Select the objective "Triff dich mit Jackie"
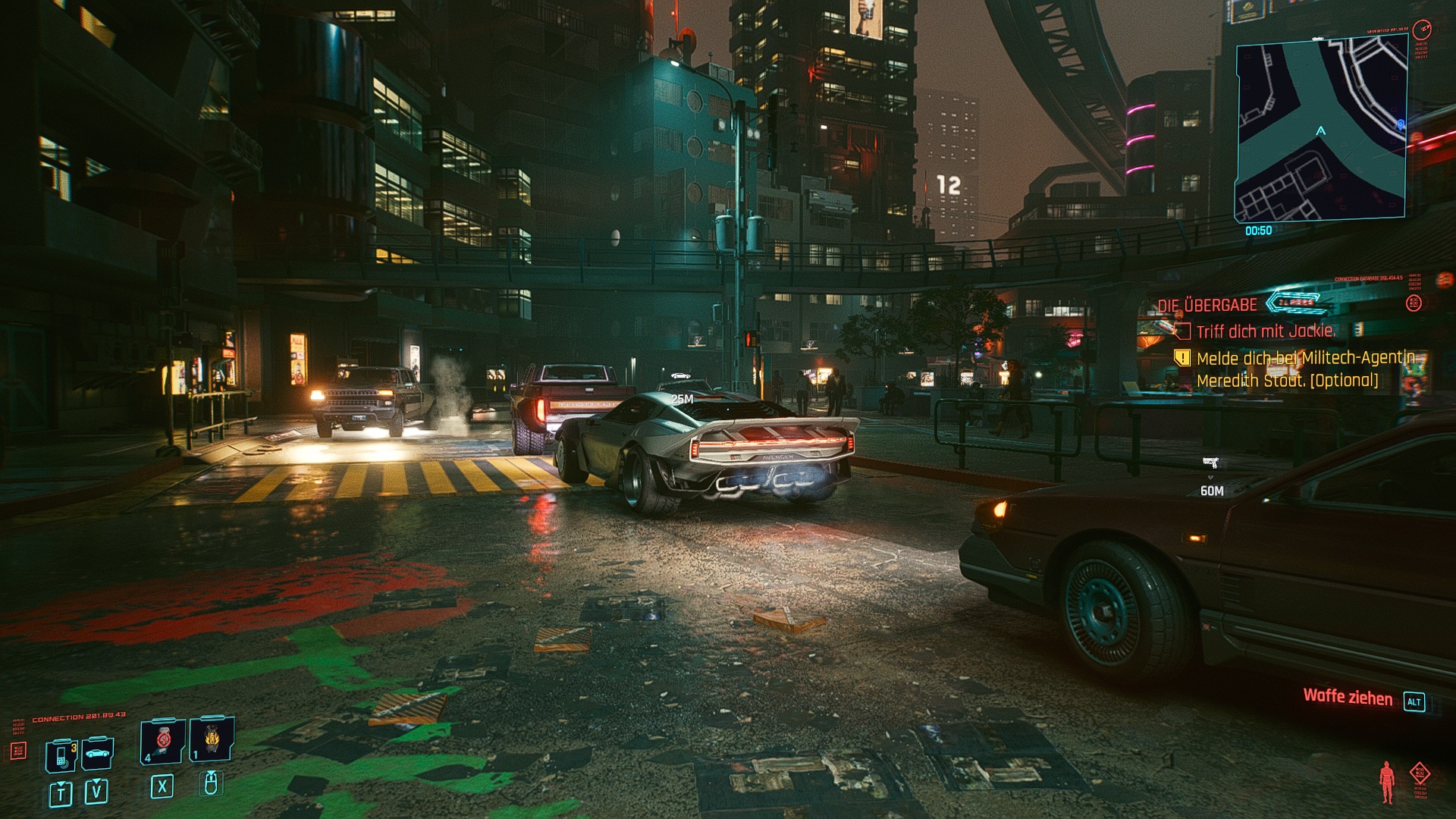Viewport: 1456px width, 819px height. click(1265, 331)
